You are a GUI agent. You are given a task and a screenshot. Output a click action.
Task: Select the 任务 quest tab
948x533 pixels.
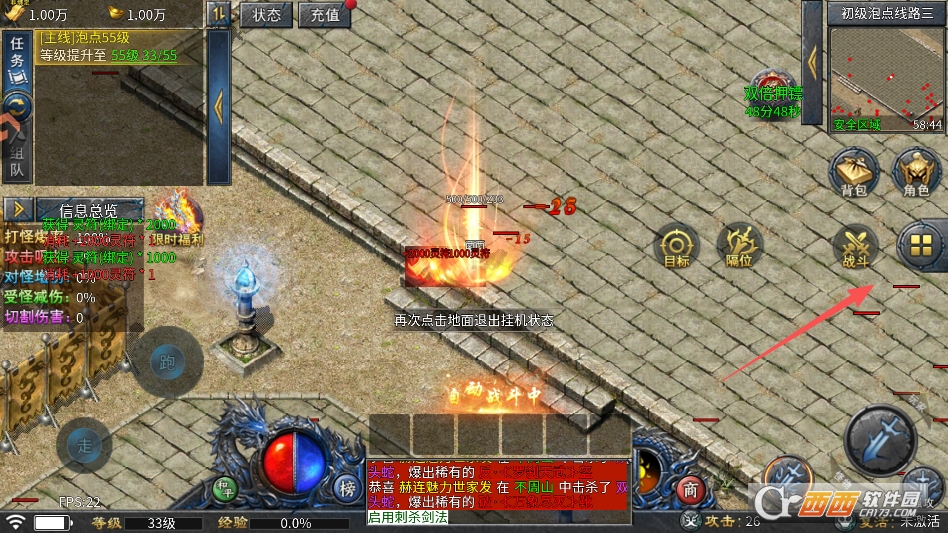point(17,60)
